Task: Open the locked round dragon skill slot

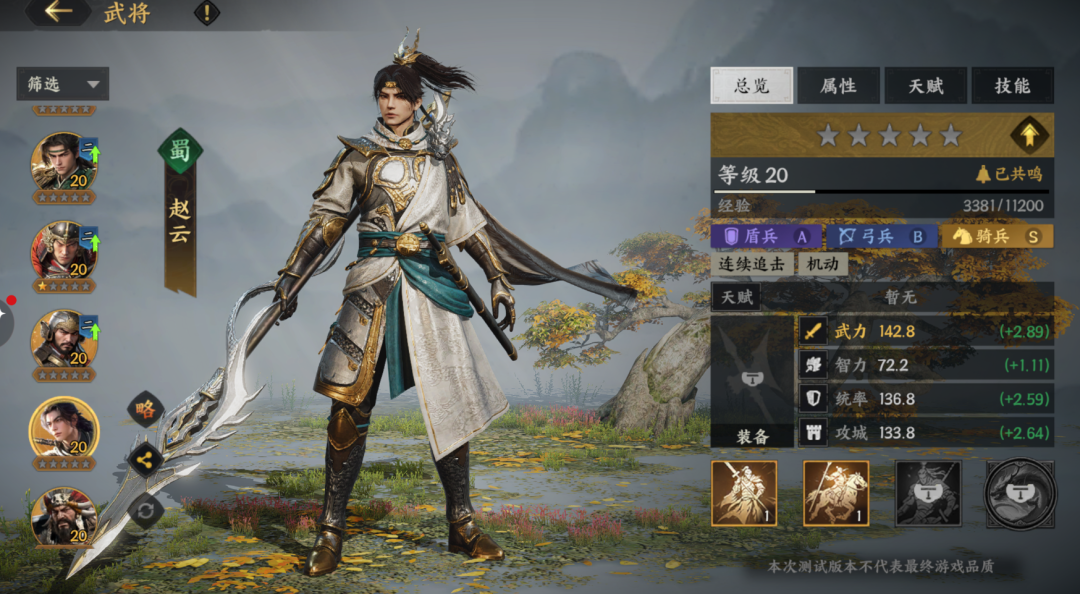Action: (1019, 493)
